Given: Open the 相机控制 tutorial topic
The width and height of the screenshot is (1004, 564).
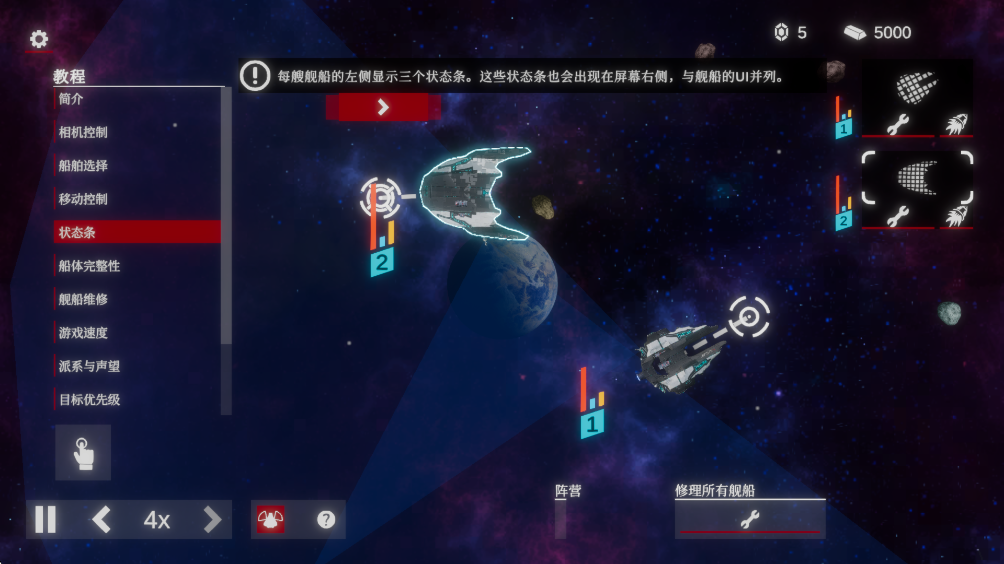Looking at the screenshot, I should click(x=137, y=132).
